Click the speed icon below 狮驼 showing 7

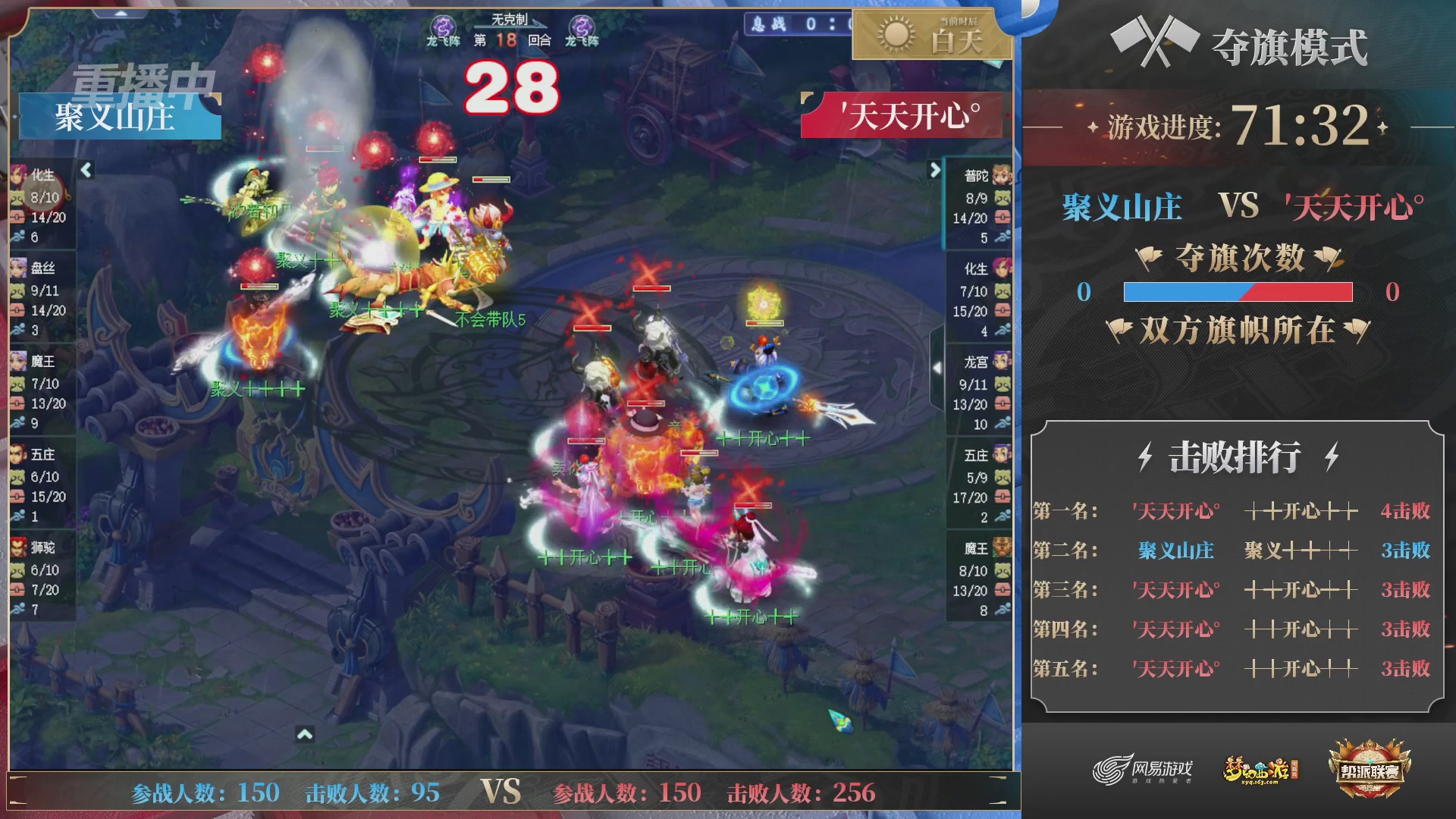[19, 608]
